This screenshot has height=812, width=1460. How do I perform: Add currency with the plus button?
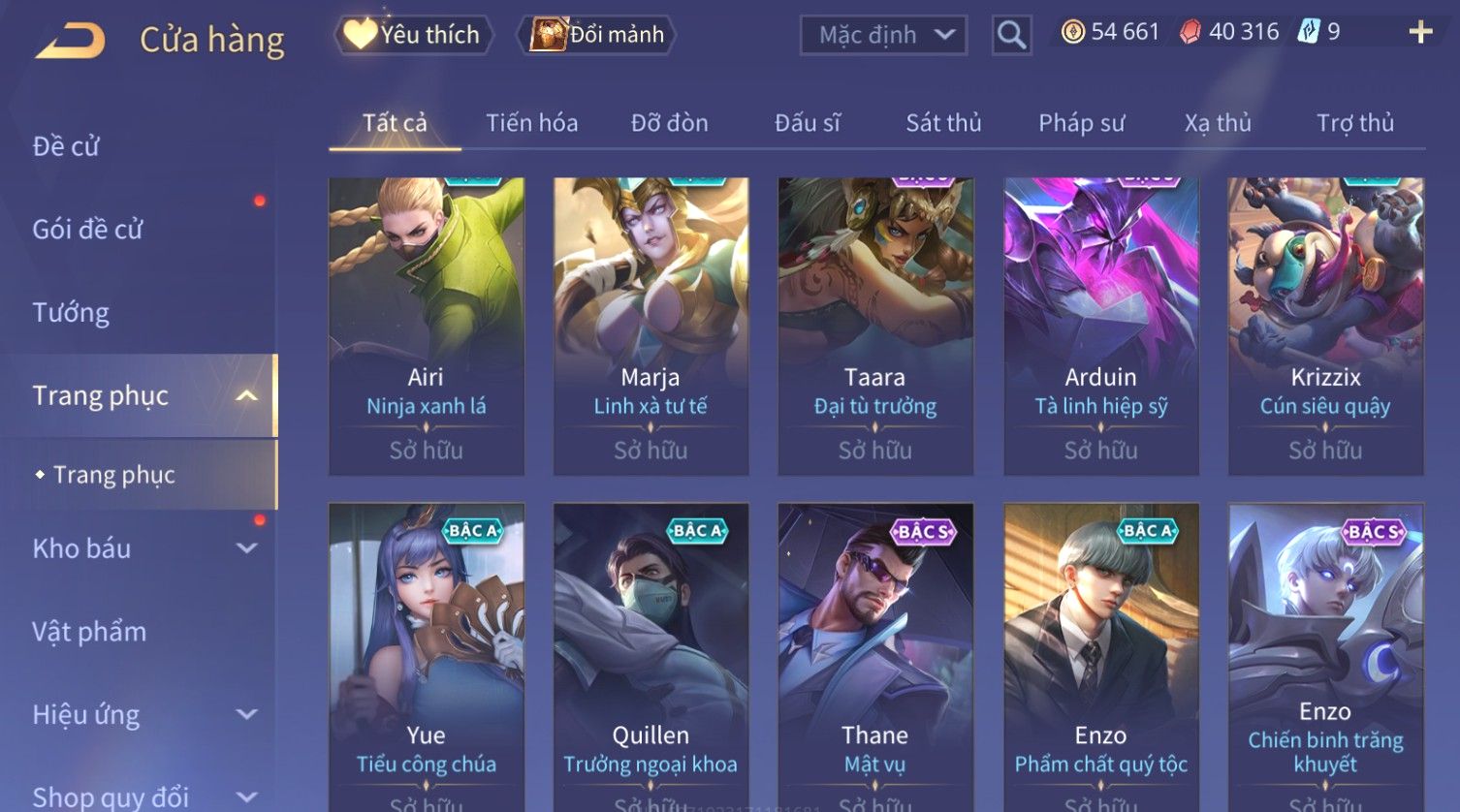pos(1420,33)
